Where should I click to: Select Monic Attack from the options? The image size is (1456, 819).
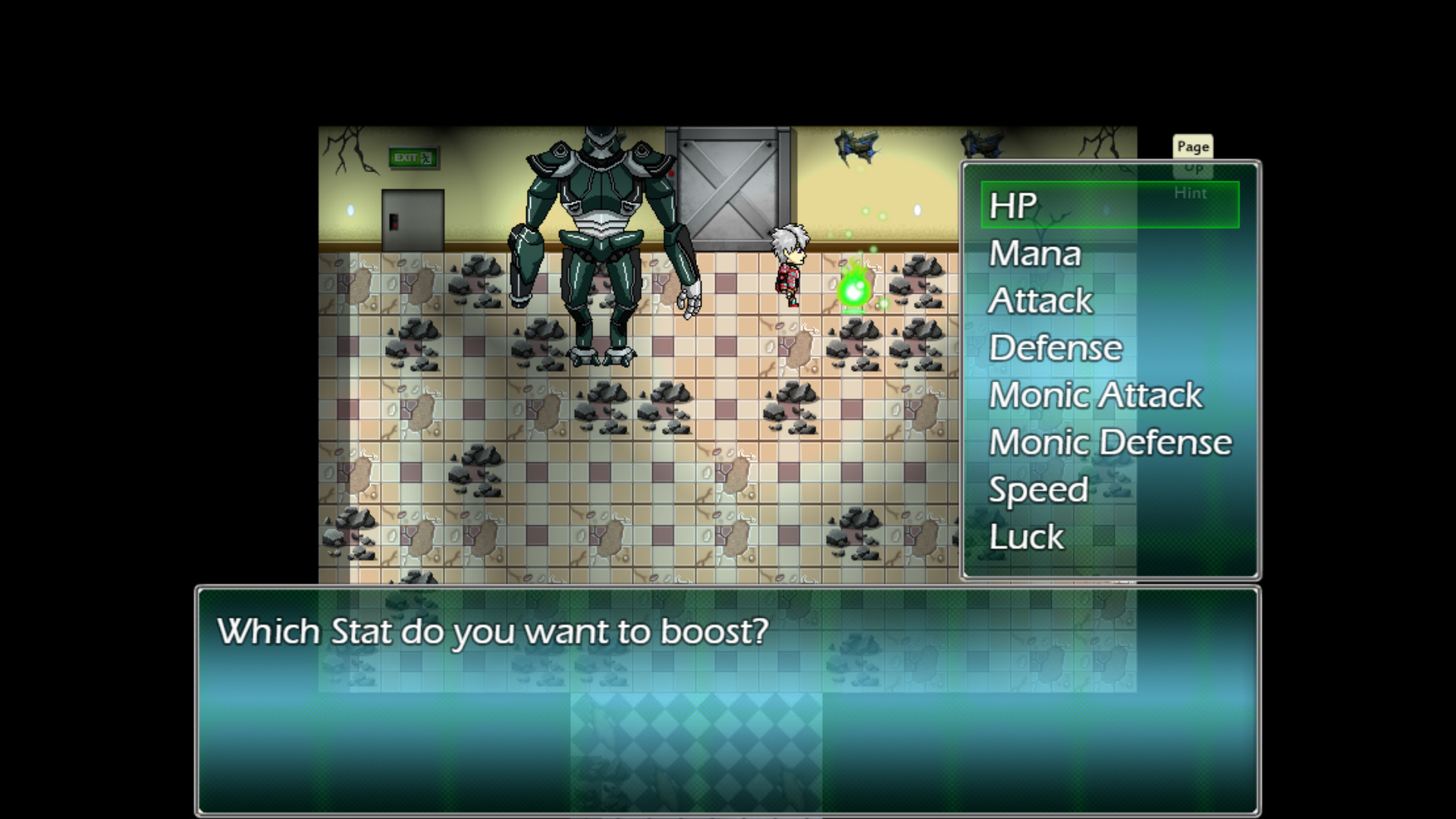pos(1095,394)
